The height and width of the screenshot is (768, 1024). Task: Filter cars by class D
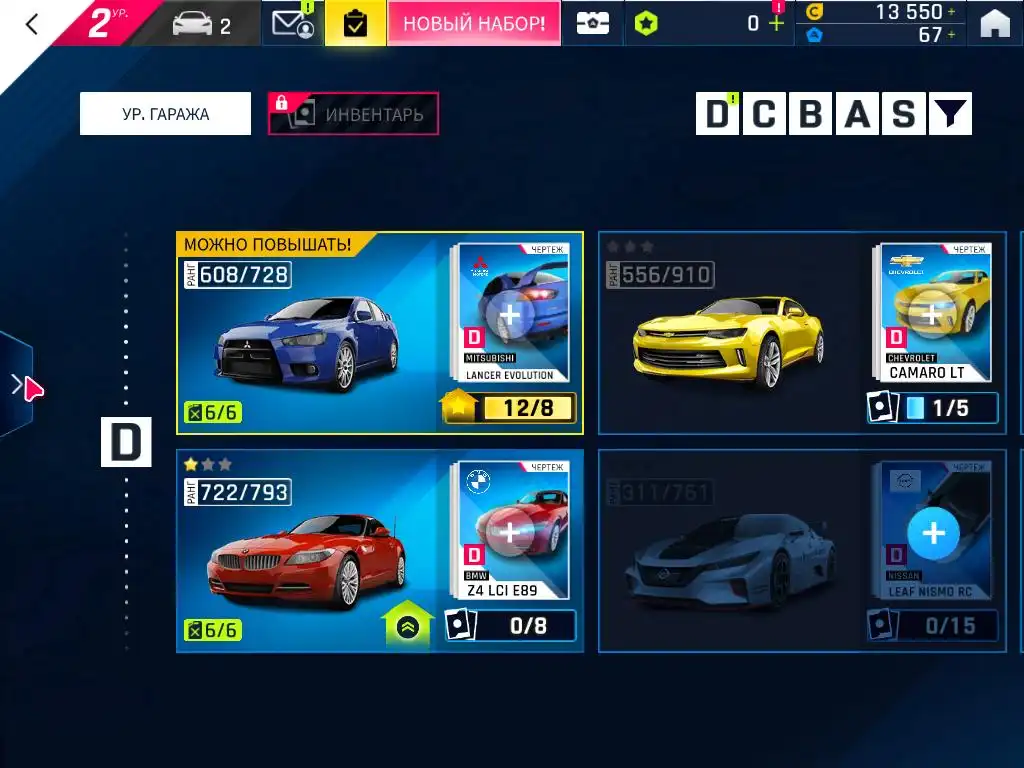tap(717, 115)
